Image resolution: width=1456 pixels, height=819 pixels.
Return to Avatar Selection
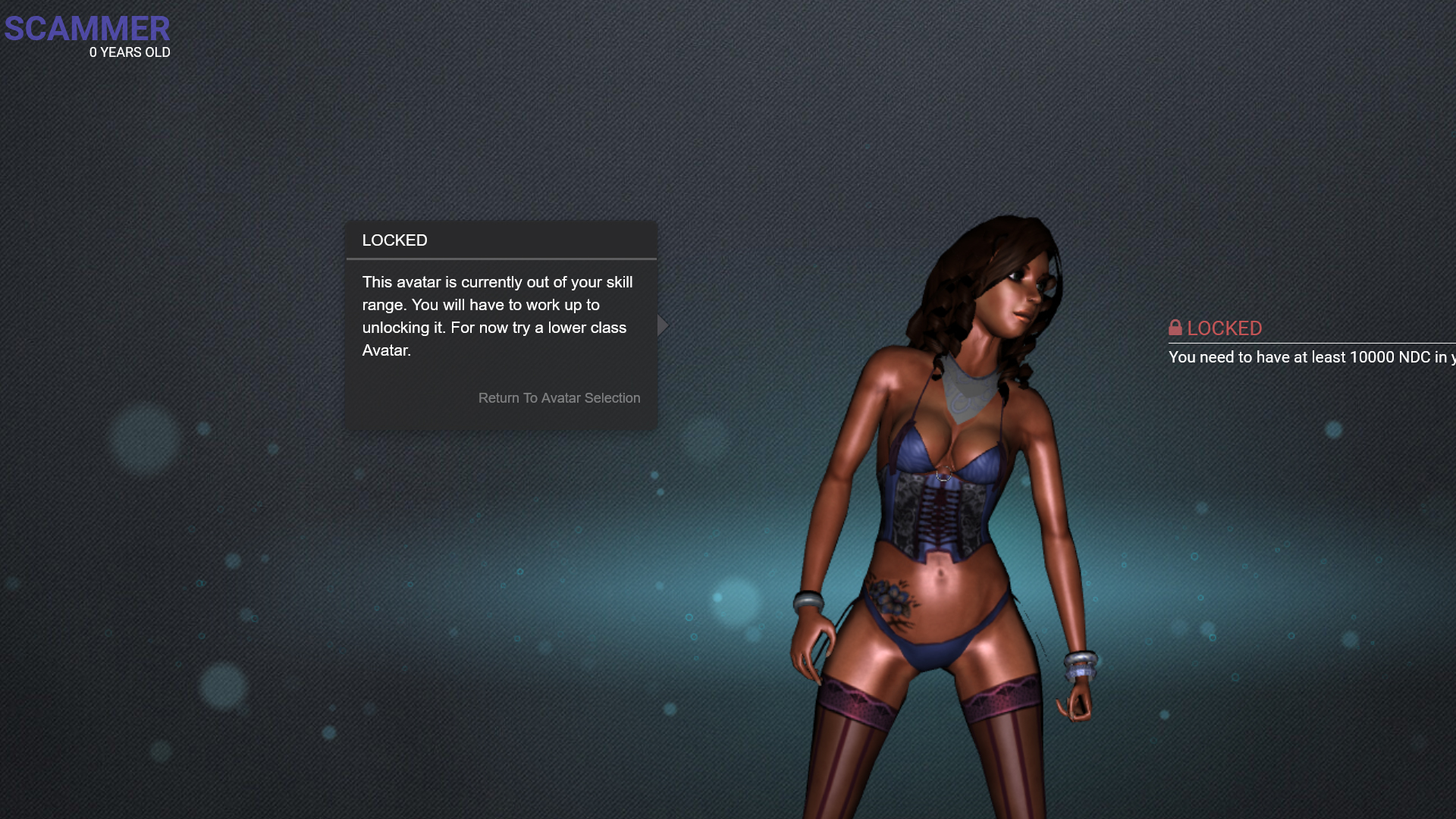coord(559,398)
